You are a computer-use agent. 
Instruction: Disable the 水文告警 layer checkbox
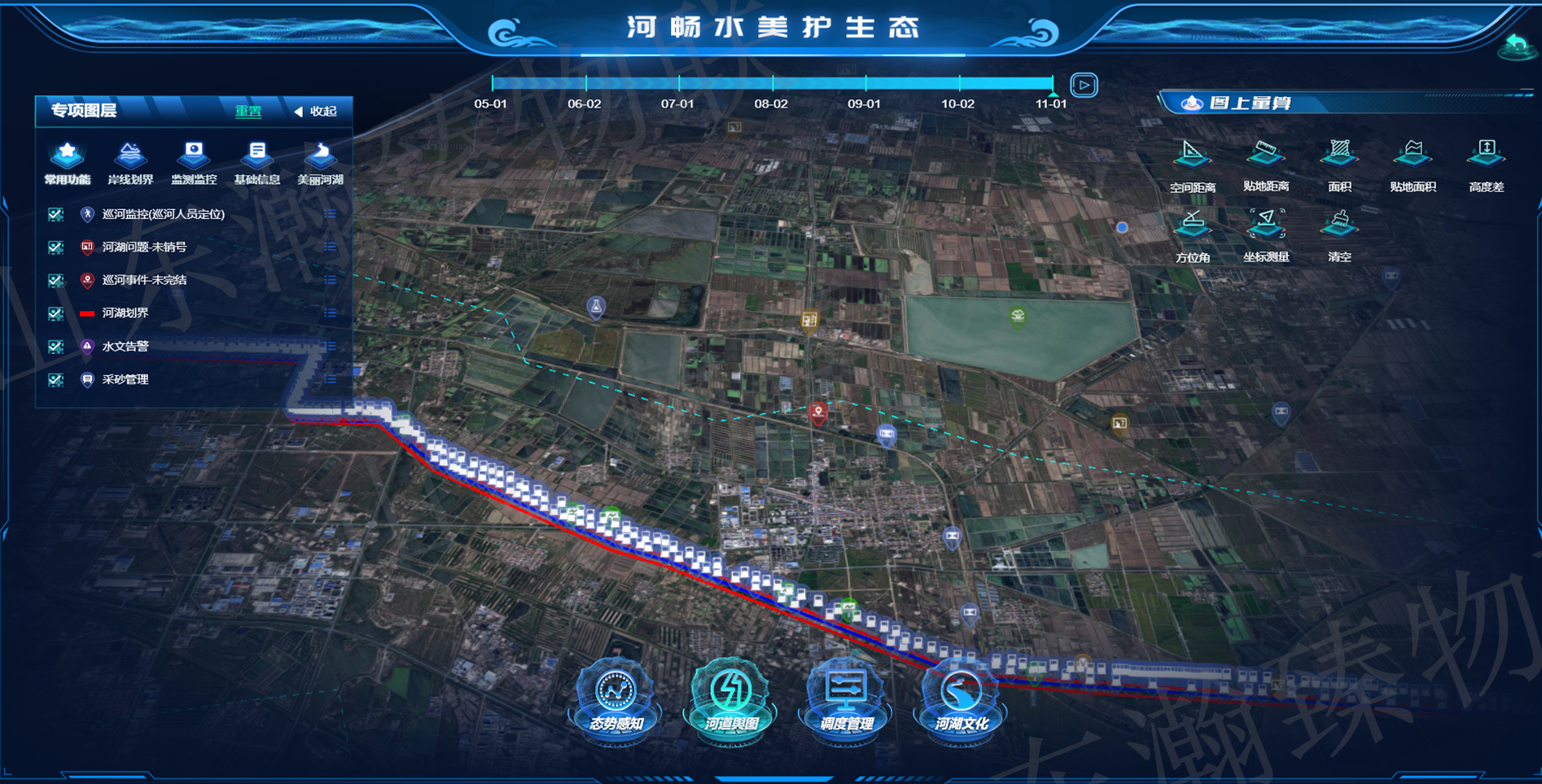coord(55,347)
